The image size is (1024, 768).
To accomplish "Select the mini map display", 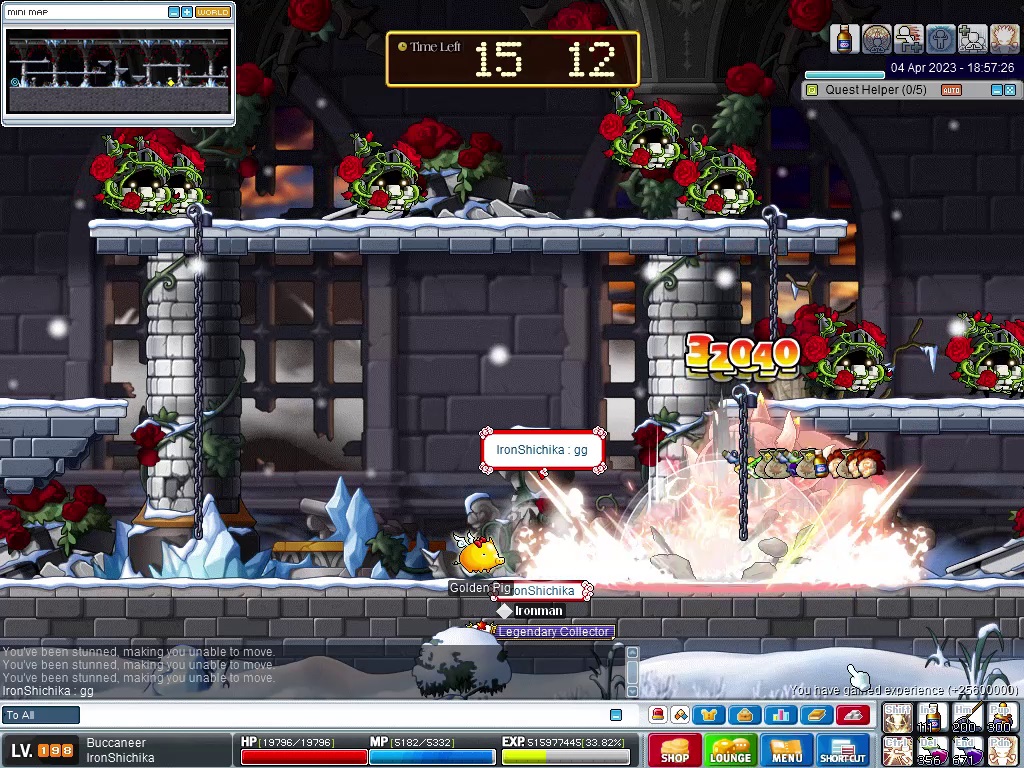I will (119, 72).
